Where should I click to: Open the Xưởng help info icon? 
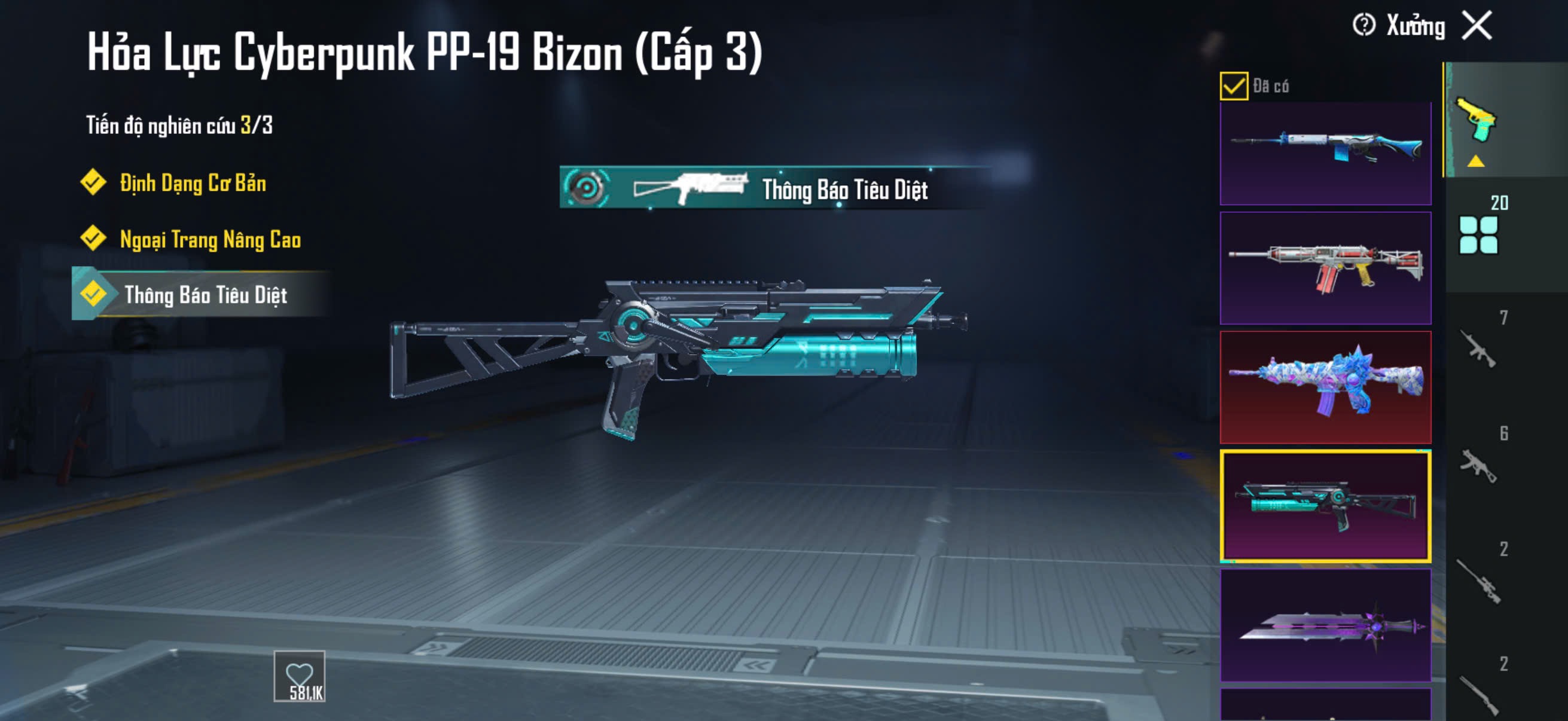click(1363, 26)
